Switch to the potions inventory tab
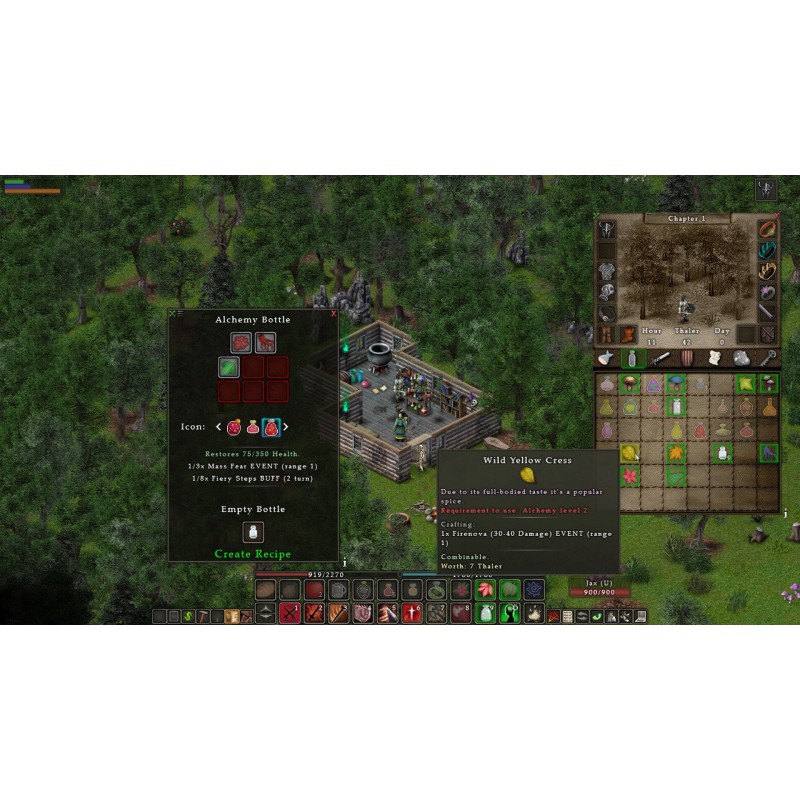This screenshot has width=800, height=800. (632, 358)
